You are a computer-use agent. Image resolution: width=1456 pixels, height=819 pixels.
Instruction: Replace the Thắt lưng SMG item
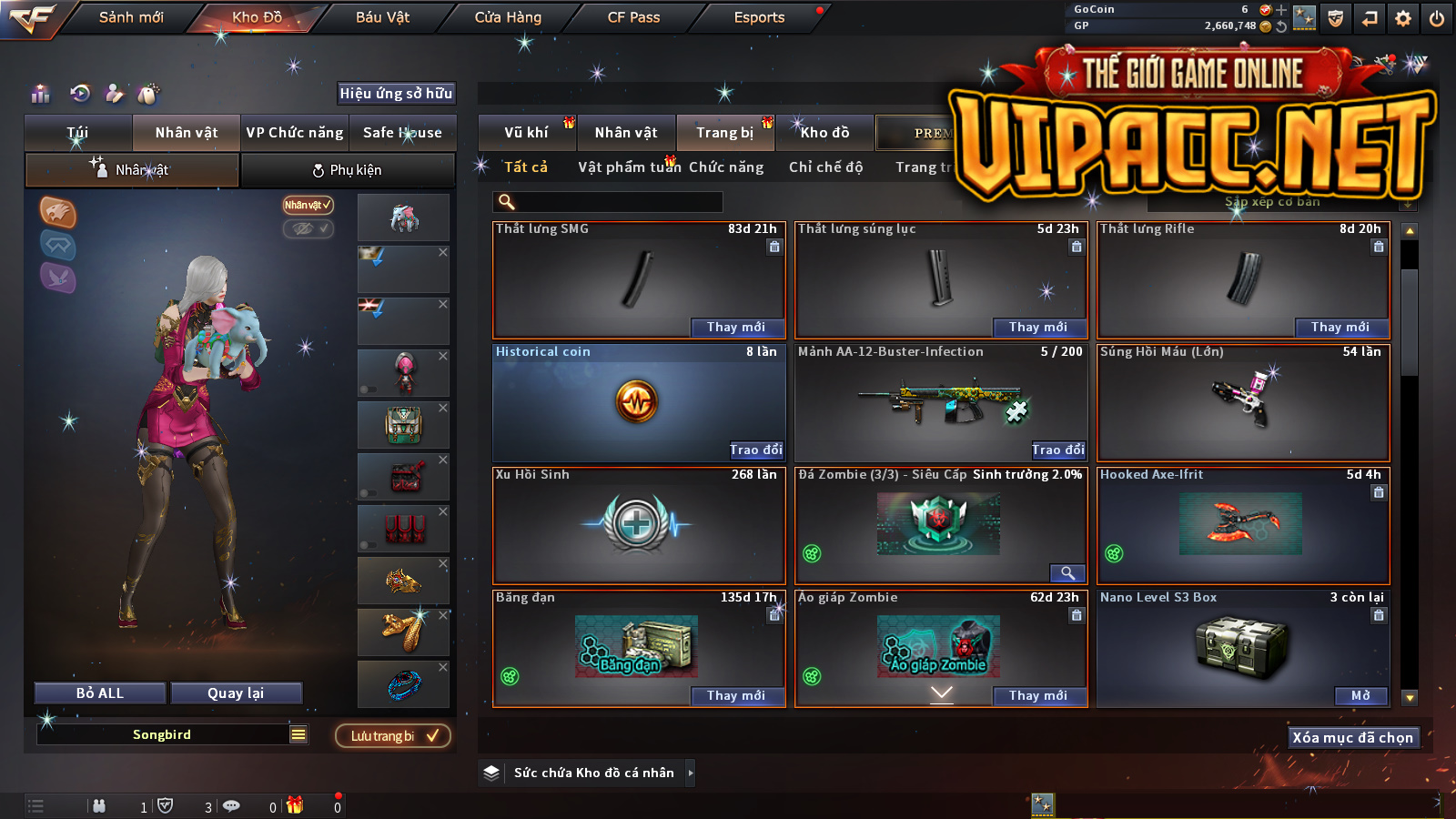[x=735, y=328]
